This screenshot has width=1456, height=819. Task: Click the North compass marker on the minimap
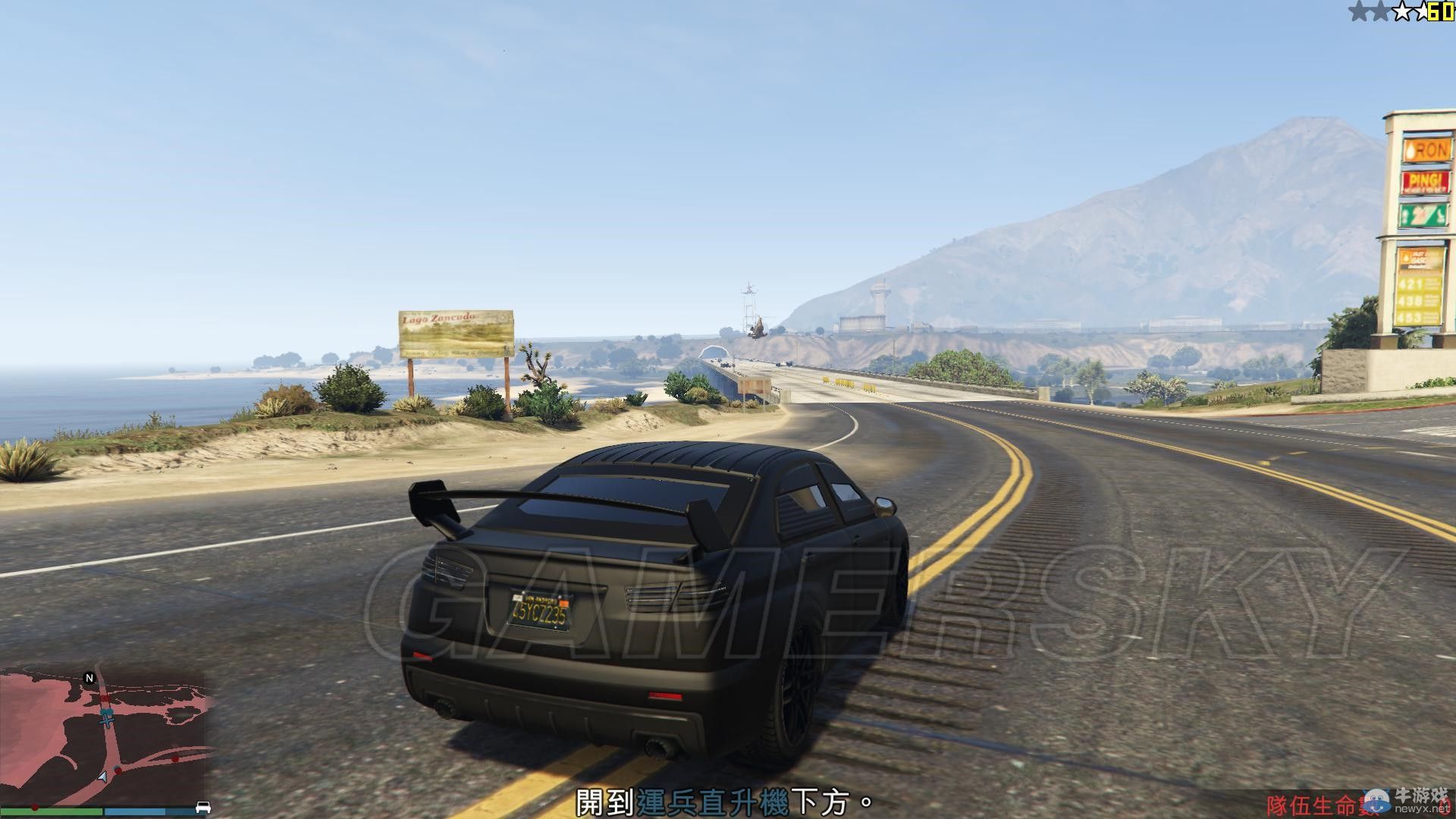tap(89, 677)
